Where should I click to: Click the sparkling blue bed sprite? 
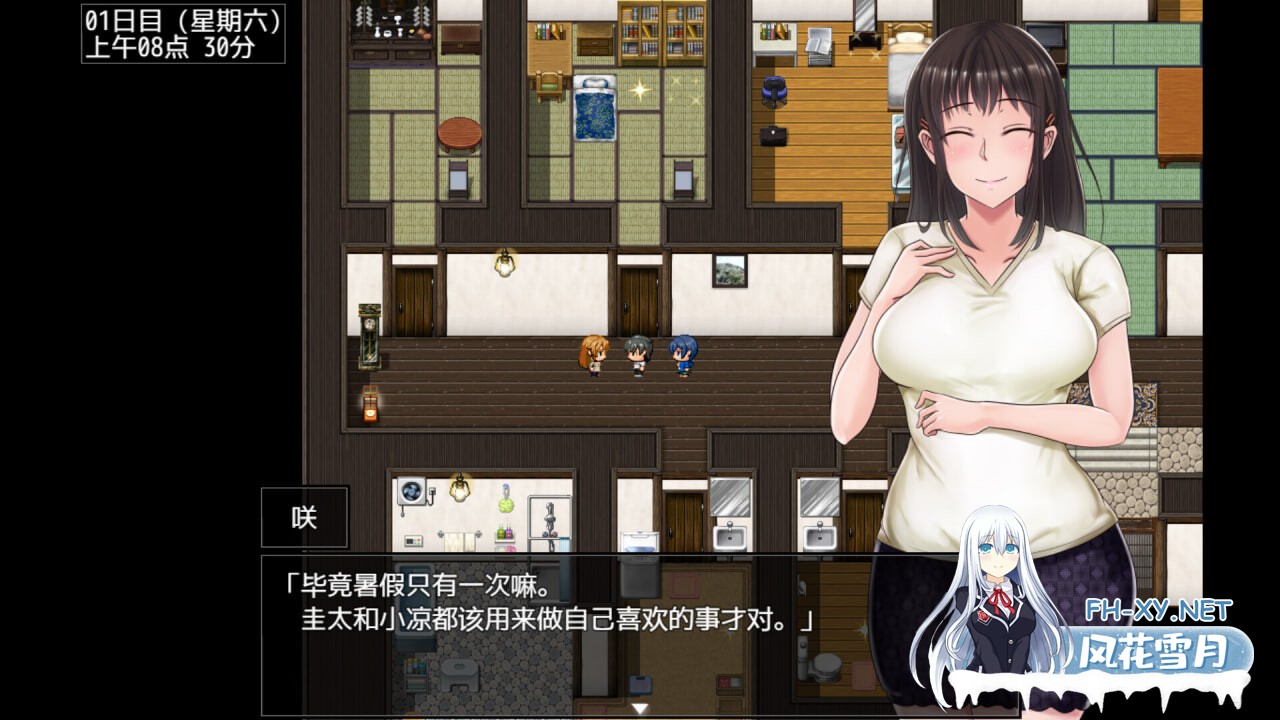point(594,108)
